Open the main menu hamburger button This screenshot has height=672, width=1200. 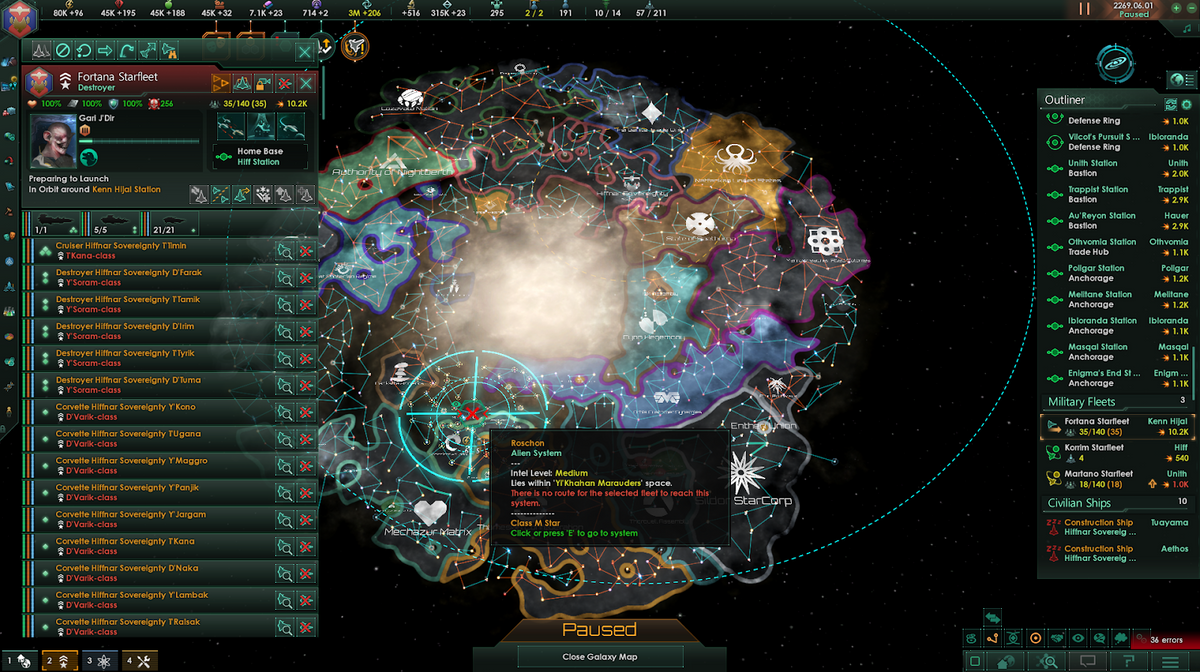click(x=1168, y=661)
